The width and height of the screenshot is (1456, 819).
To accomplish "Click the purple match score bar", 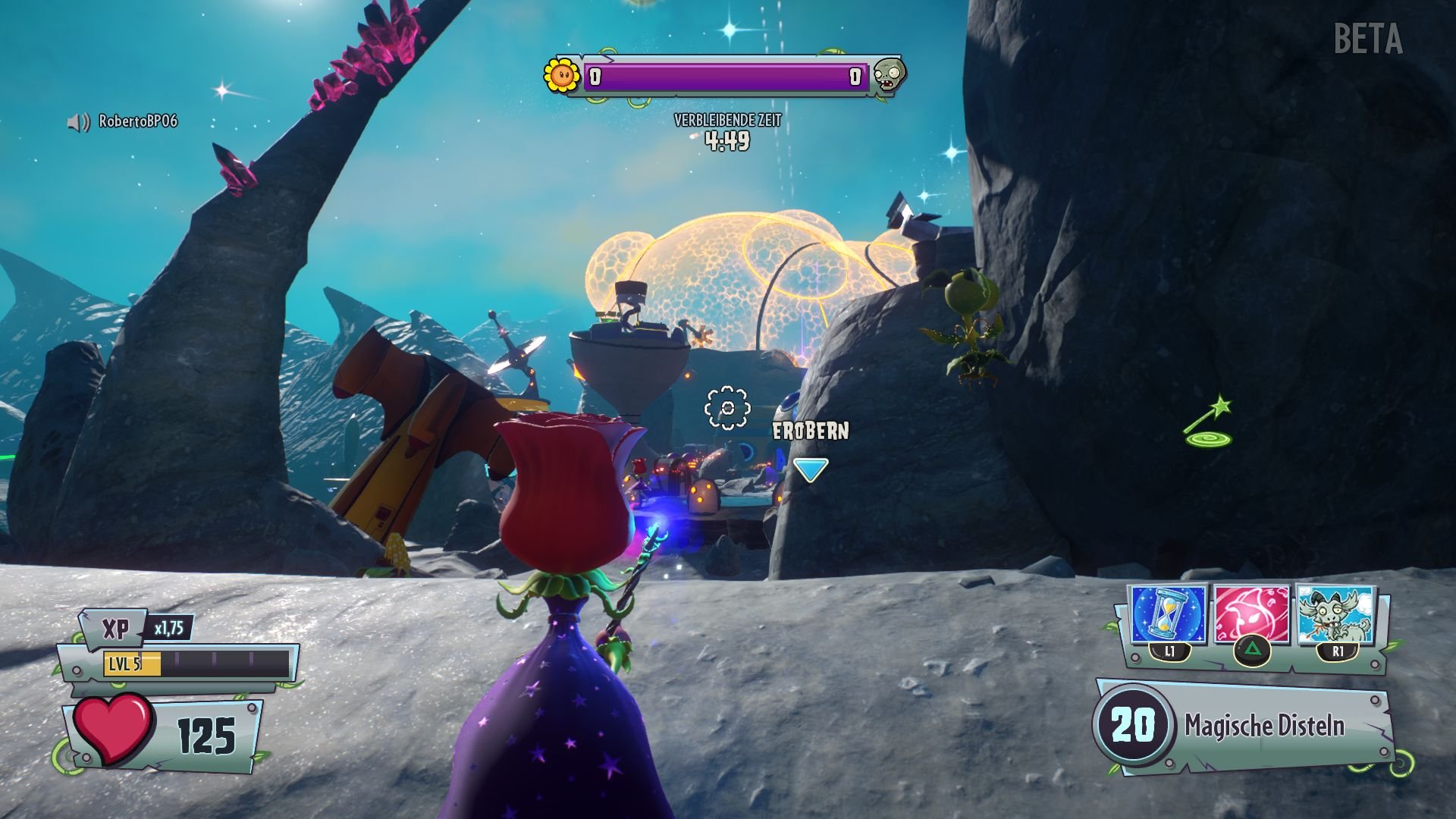I will pos(724,76).
